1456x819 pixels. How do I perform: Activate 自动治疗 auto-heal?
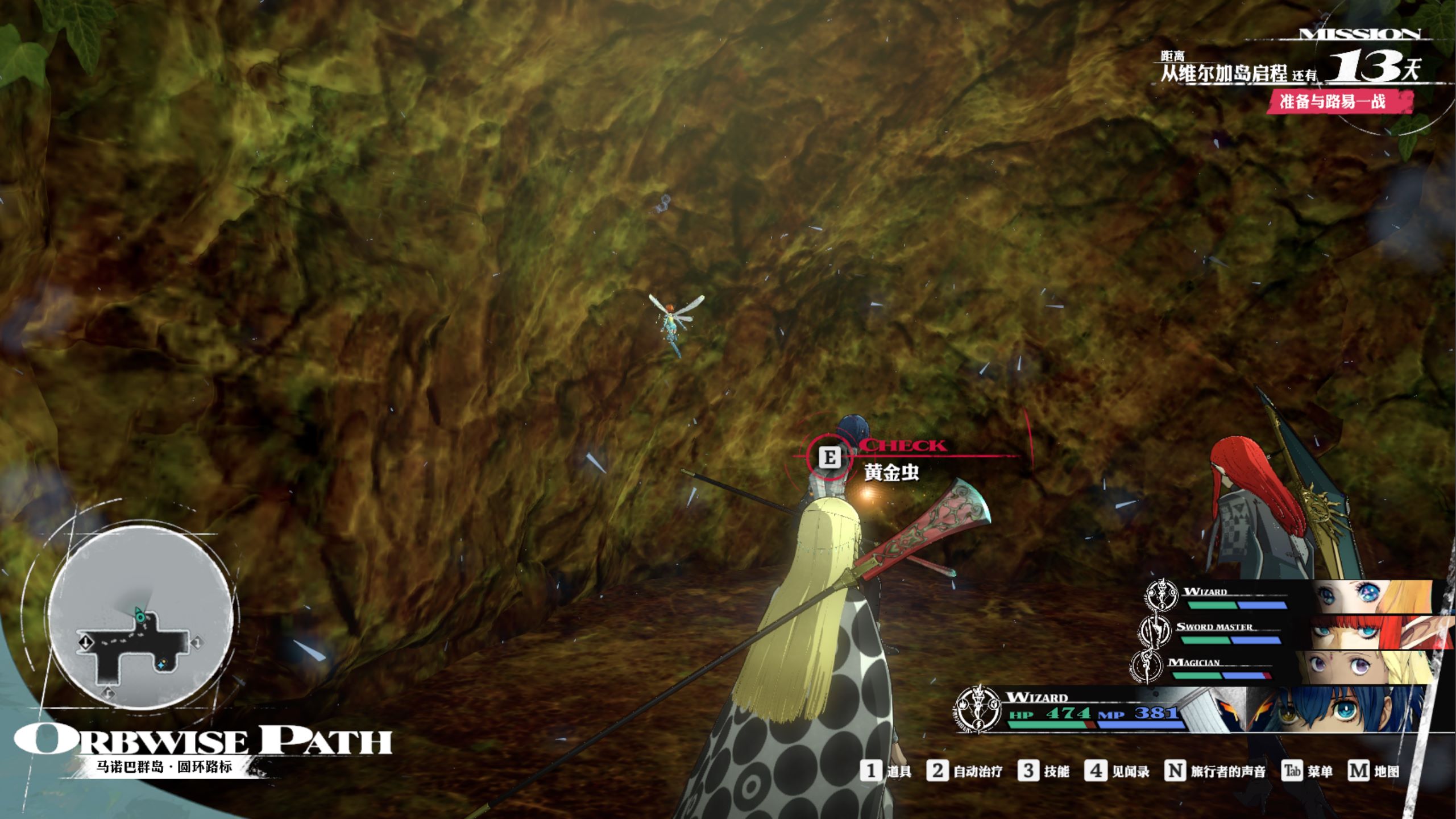(x=964, y=771)
